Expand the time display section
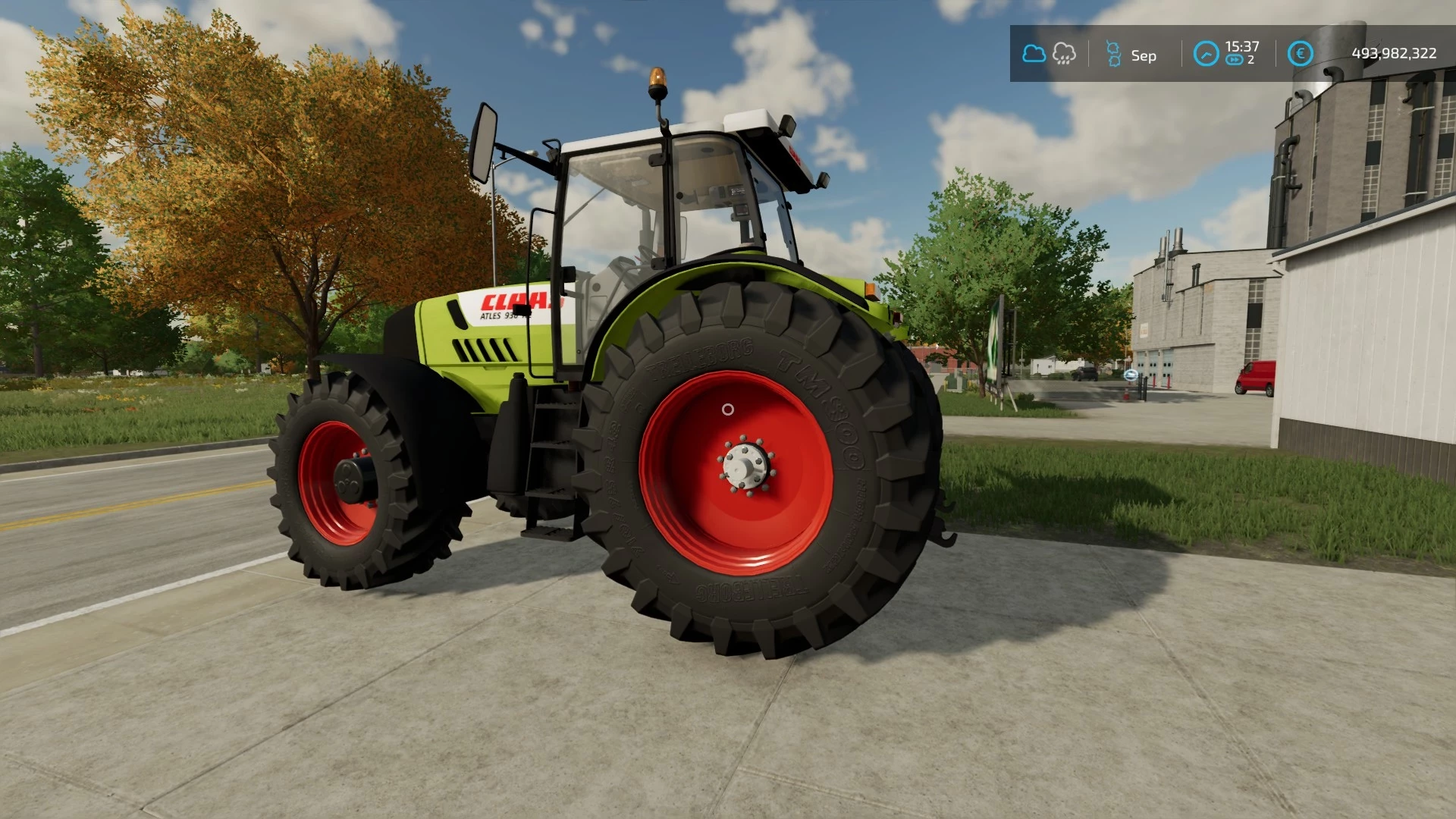 click(x=1228, y=54)
